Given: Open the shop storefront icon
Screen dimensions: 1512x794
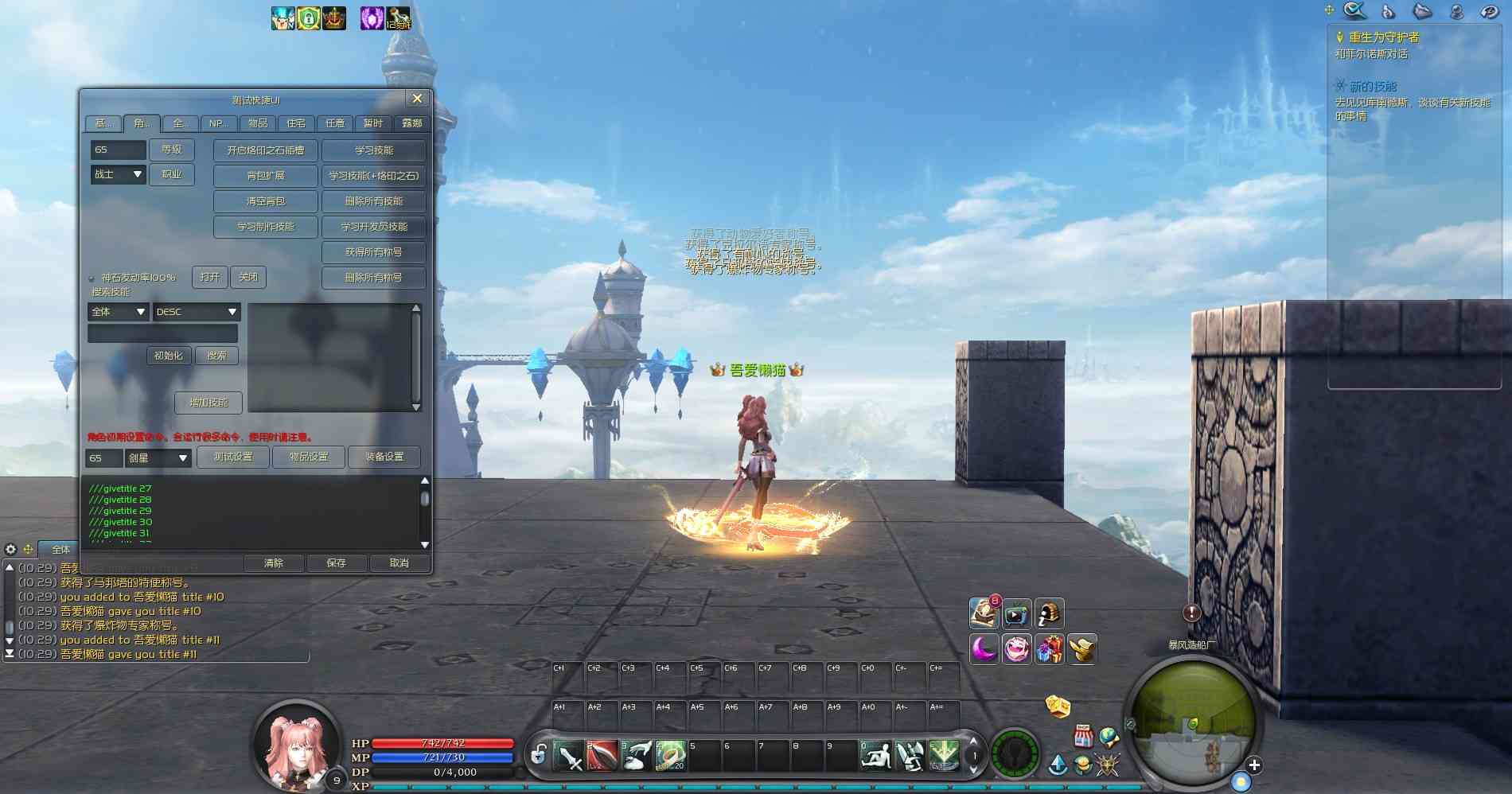Looking at the screenshot, I should pyautogui.click(x=1082, y=736).
